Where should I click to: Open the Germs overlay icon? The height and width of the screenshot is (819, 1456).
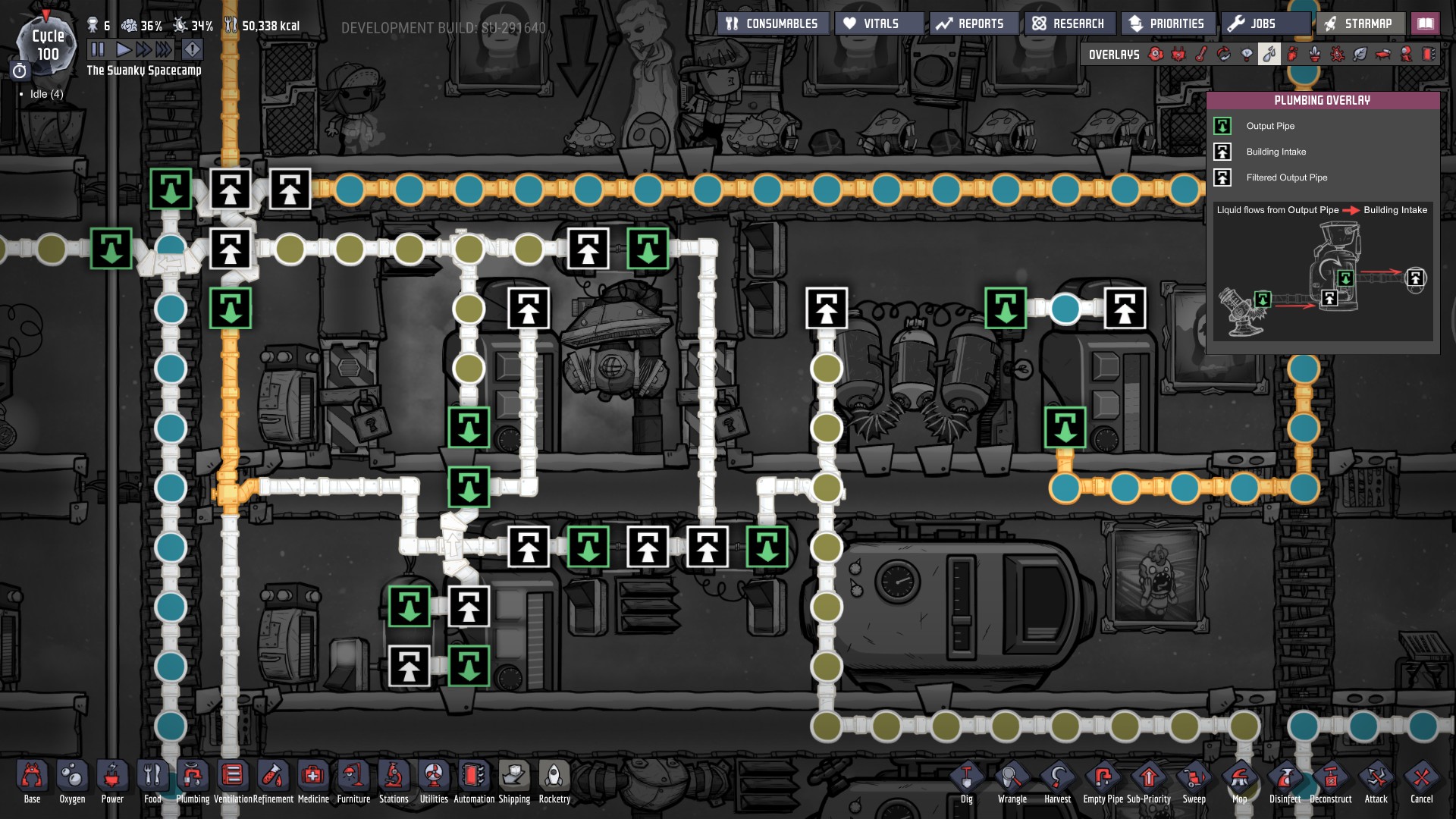tap(1337, 54)
